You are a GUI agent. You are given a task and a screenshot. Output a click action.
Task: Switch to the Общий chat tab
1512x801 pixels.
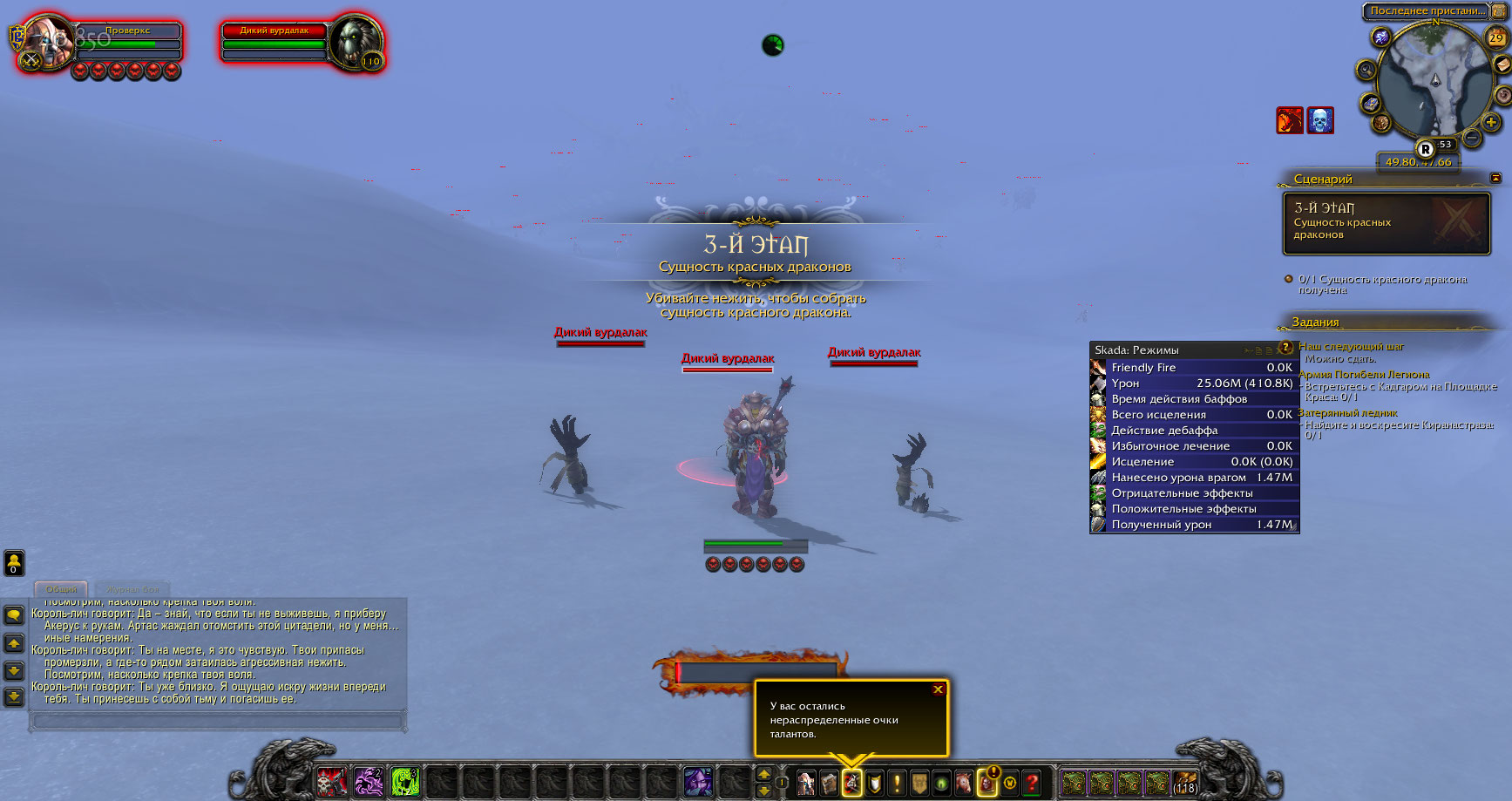61,589
